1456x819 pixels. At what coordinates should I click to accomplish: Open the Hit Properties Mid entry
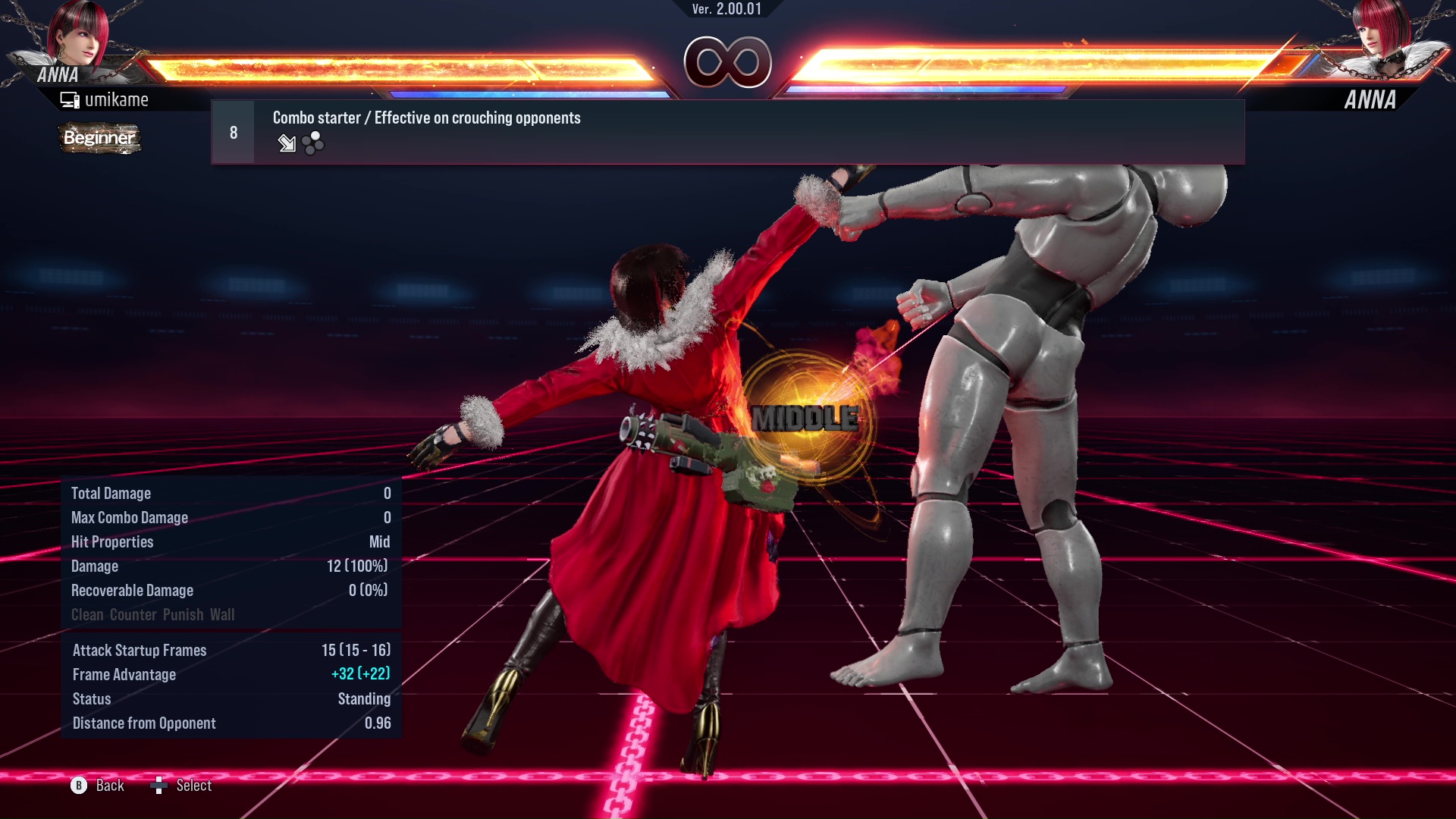point(227,541)
